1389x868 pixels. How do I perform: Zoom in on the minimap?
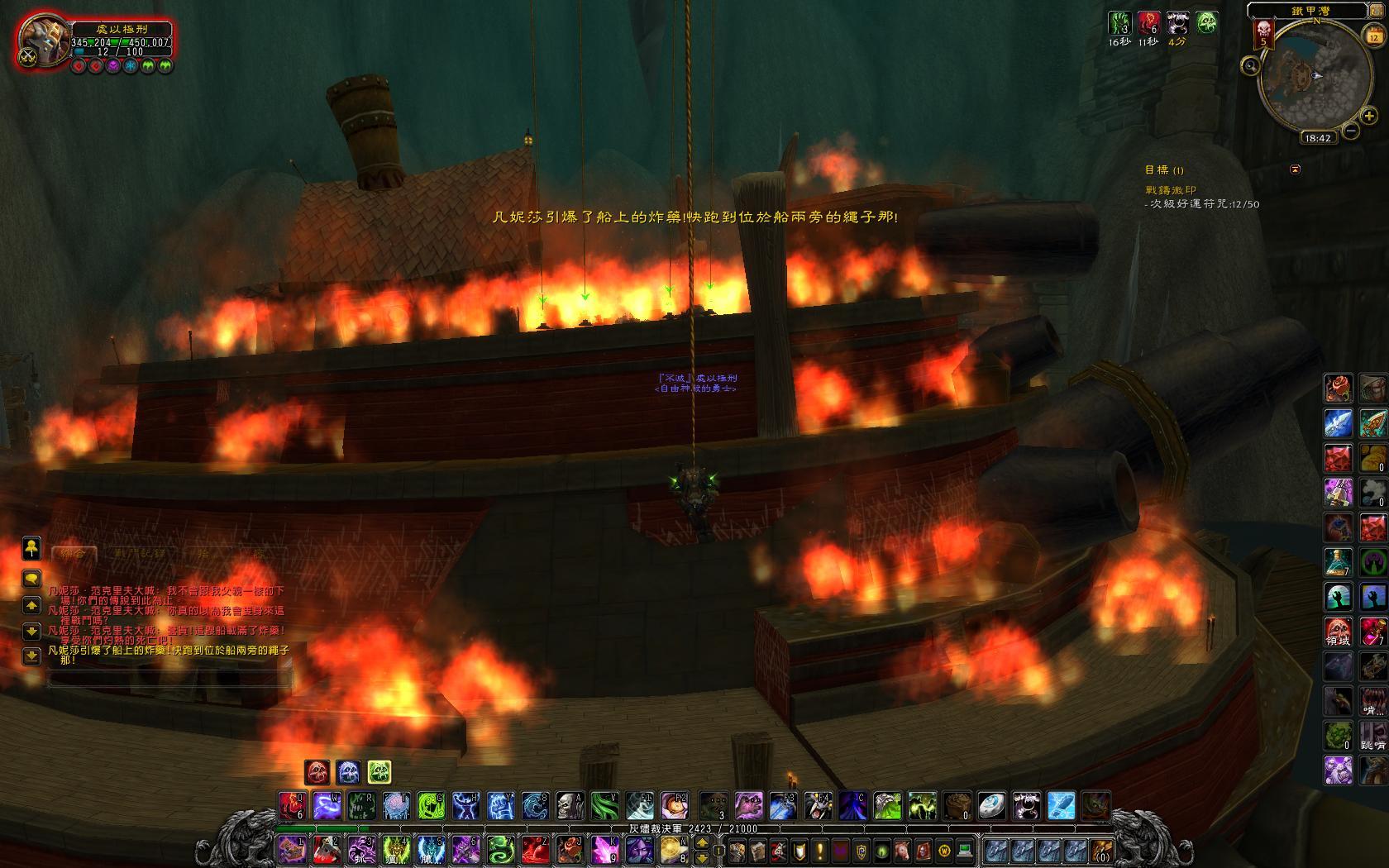[x=1369, y=116]
